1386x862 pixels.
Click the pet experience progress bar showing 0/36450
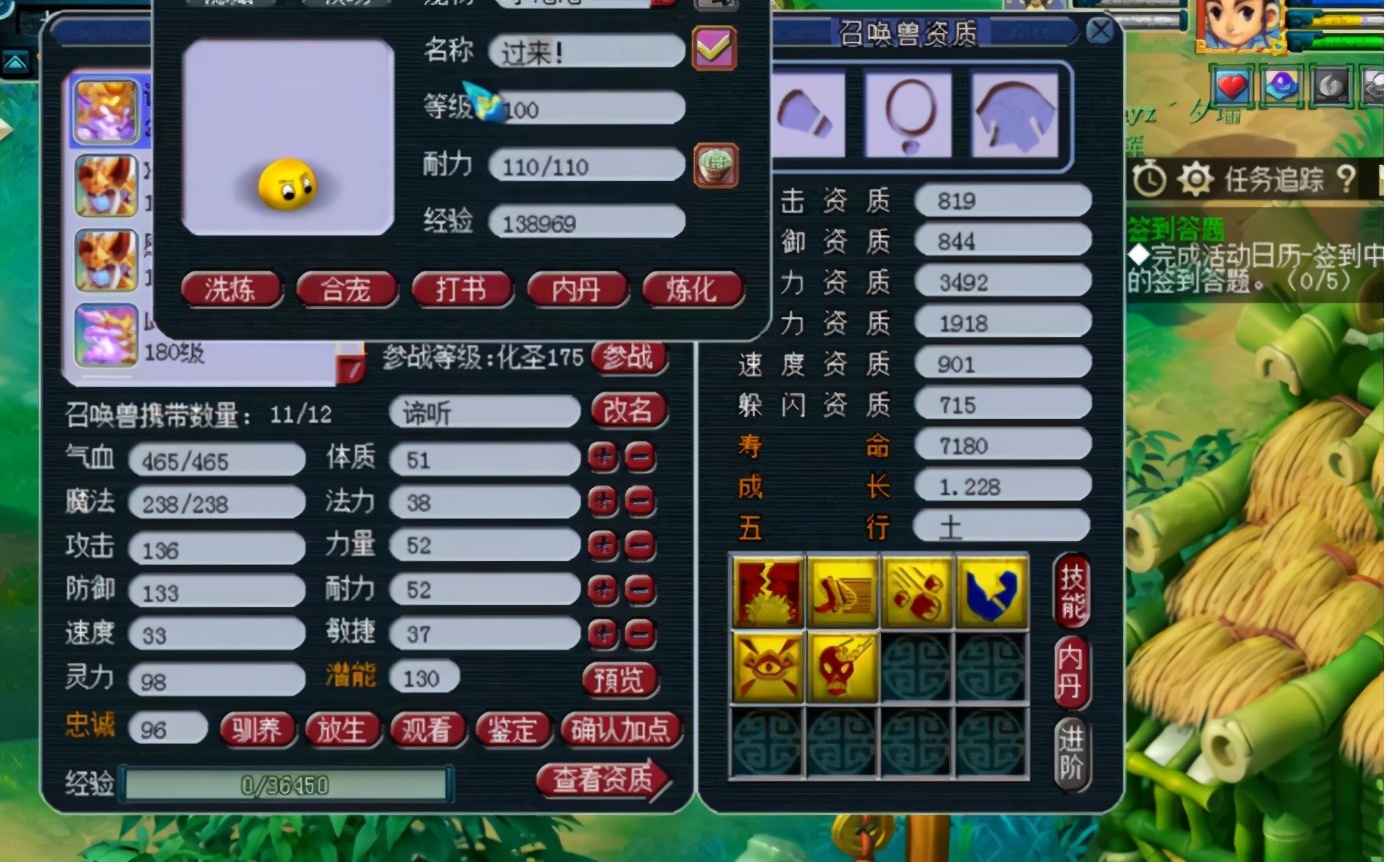(x=285, y=785)
